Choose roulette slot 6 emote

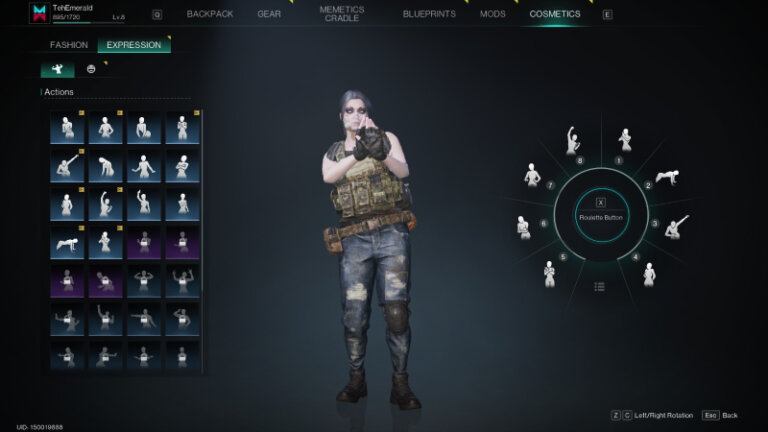click(x=523, y=227)
